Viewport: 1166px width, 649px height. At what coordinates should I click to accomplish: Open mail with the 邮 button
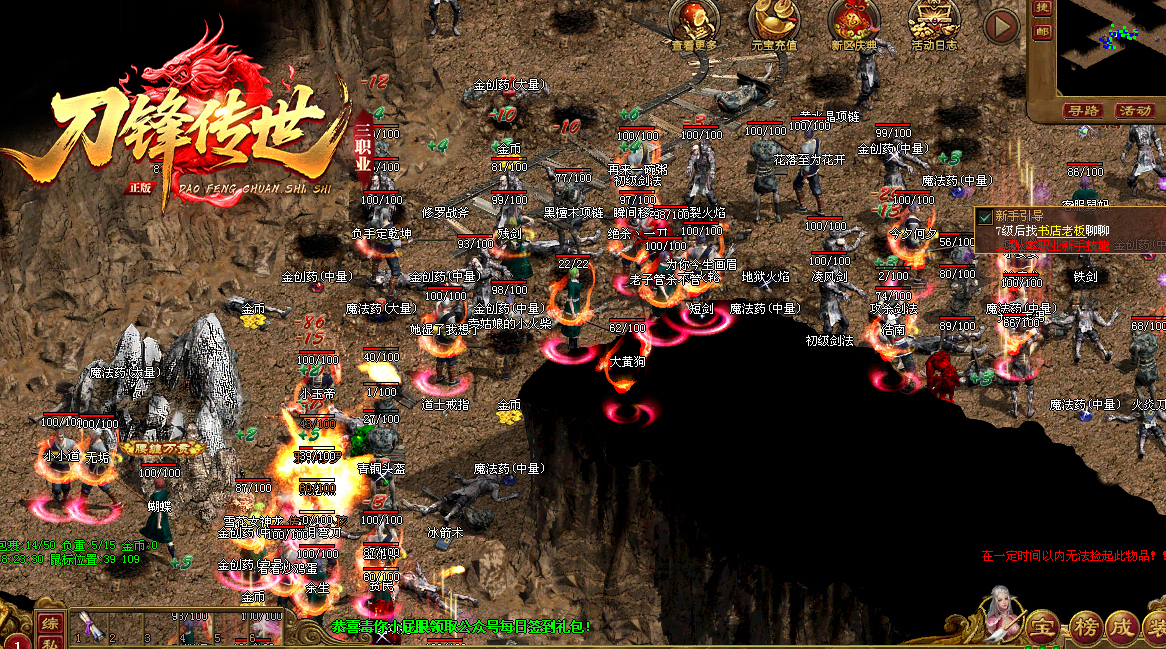1043,31
